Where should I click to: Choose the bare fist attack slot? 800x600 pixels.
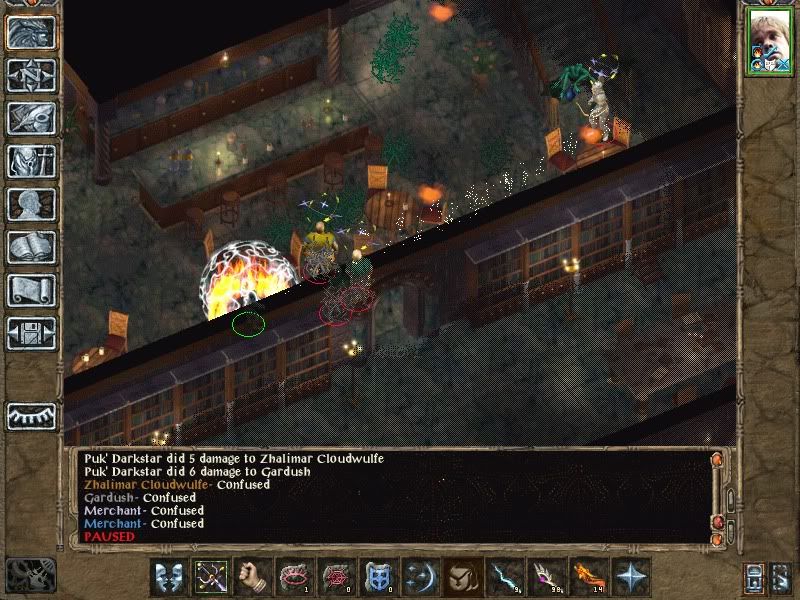(253, 577)
